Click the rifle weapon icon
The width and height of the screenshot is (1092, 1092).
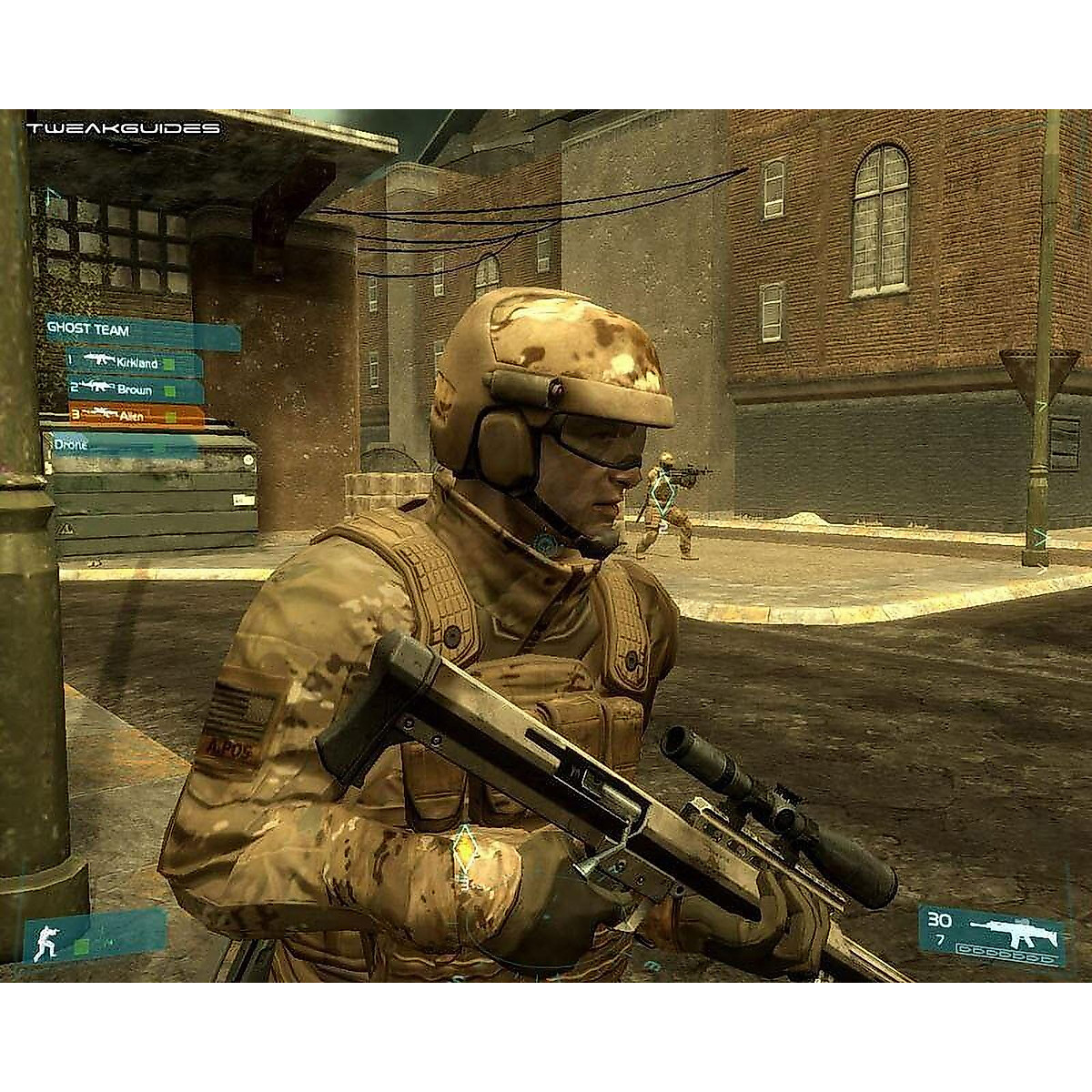tap(1016, 926)
